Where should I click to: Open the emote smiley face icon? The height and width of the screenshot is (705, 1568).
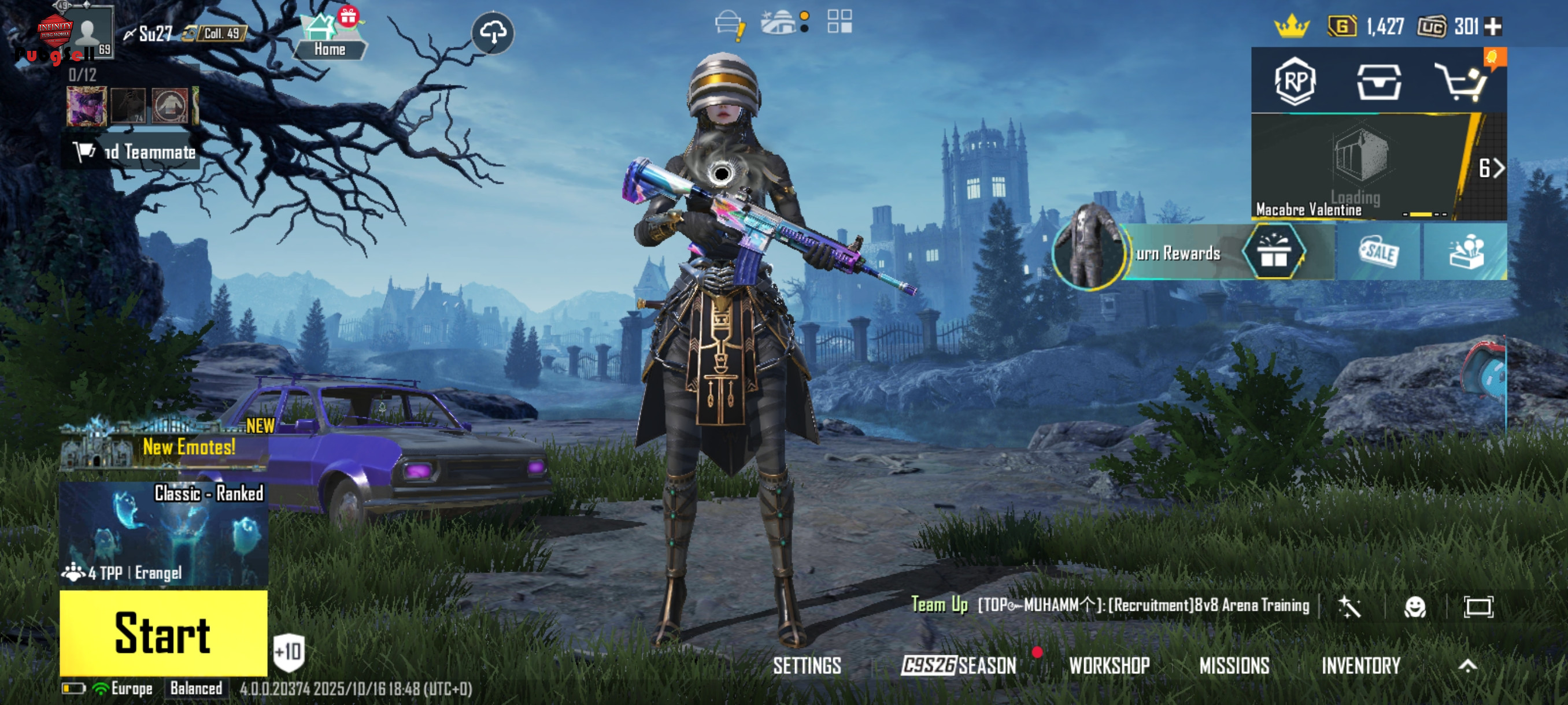[1415, 606]
